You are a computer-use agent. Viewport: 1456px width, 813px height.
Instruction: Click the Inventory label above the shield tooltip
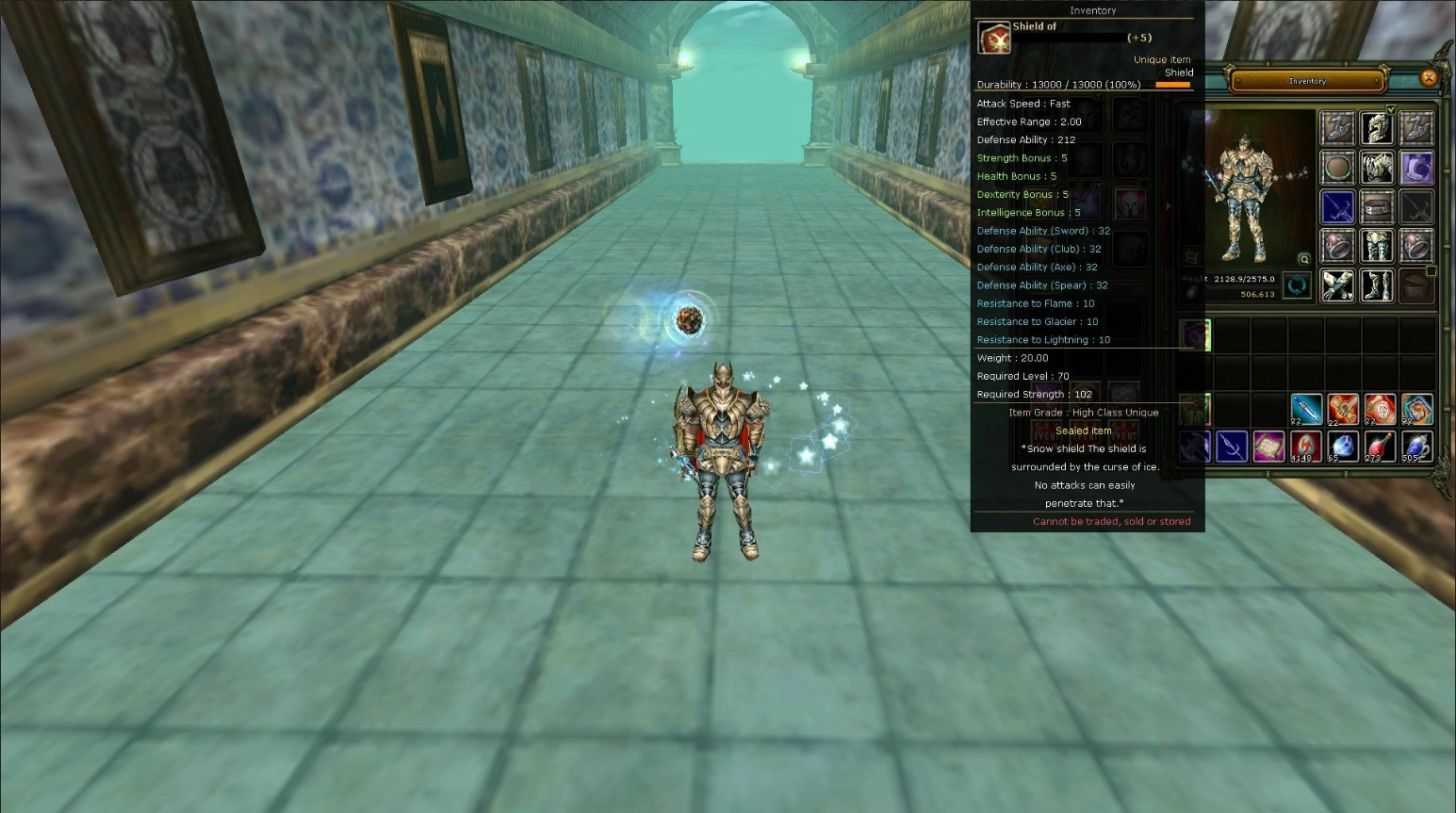1092,10
